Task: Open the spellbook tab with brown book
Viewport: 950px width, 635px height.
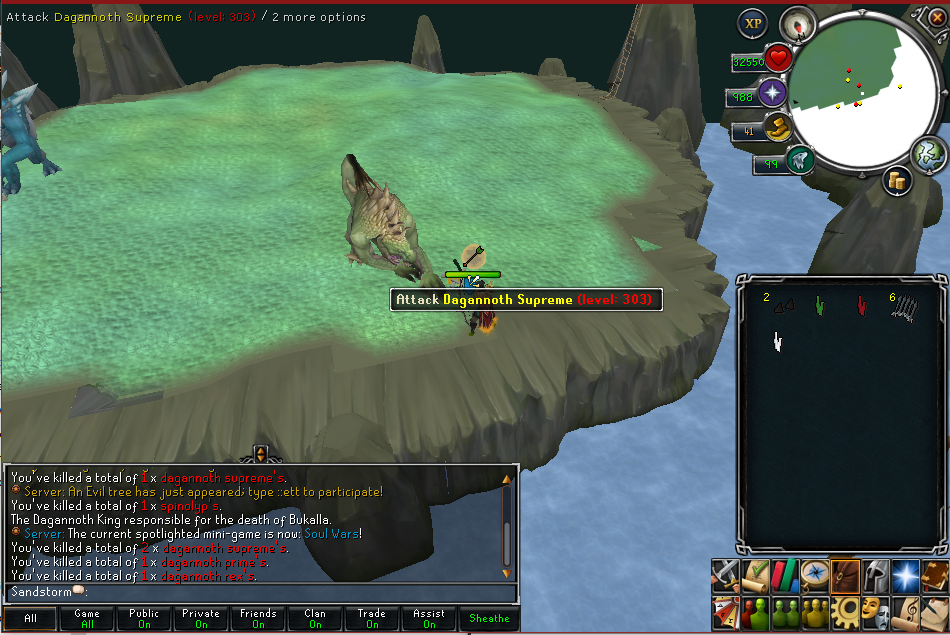Action: 935,574
